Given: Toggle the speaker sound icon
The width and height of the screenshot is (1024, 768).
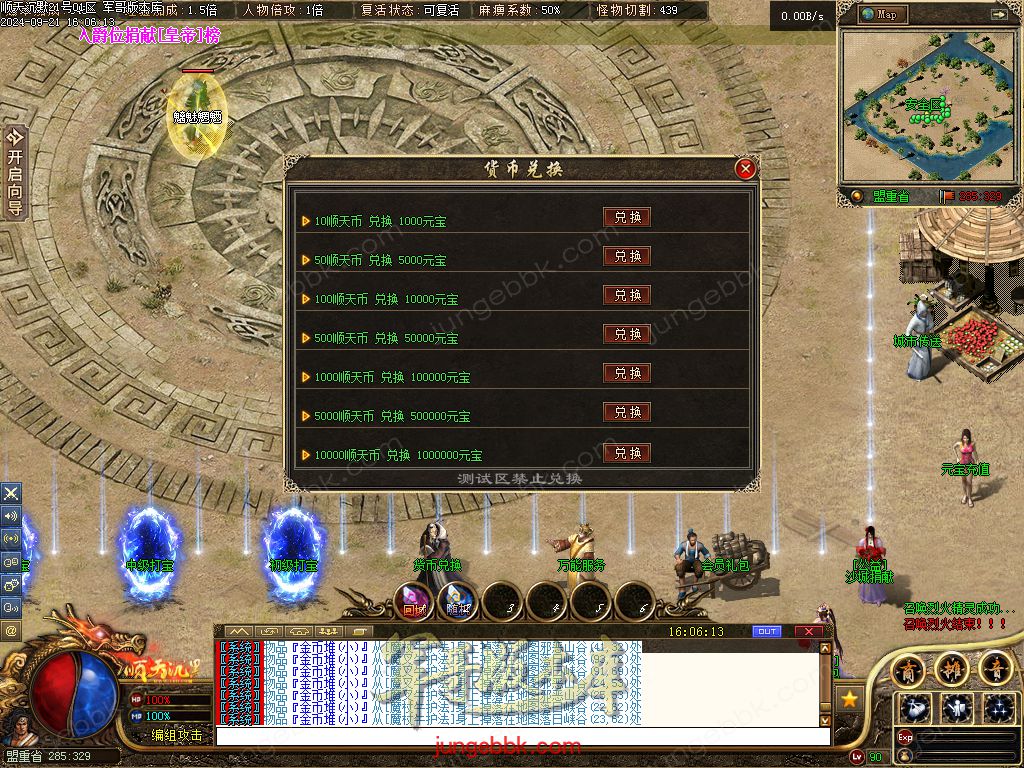Looking at the screenshot, I should [11, 516].
